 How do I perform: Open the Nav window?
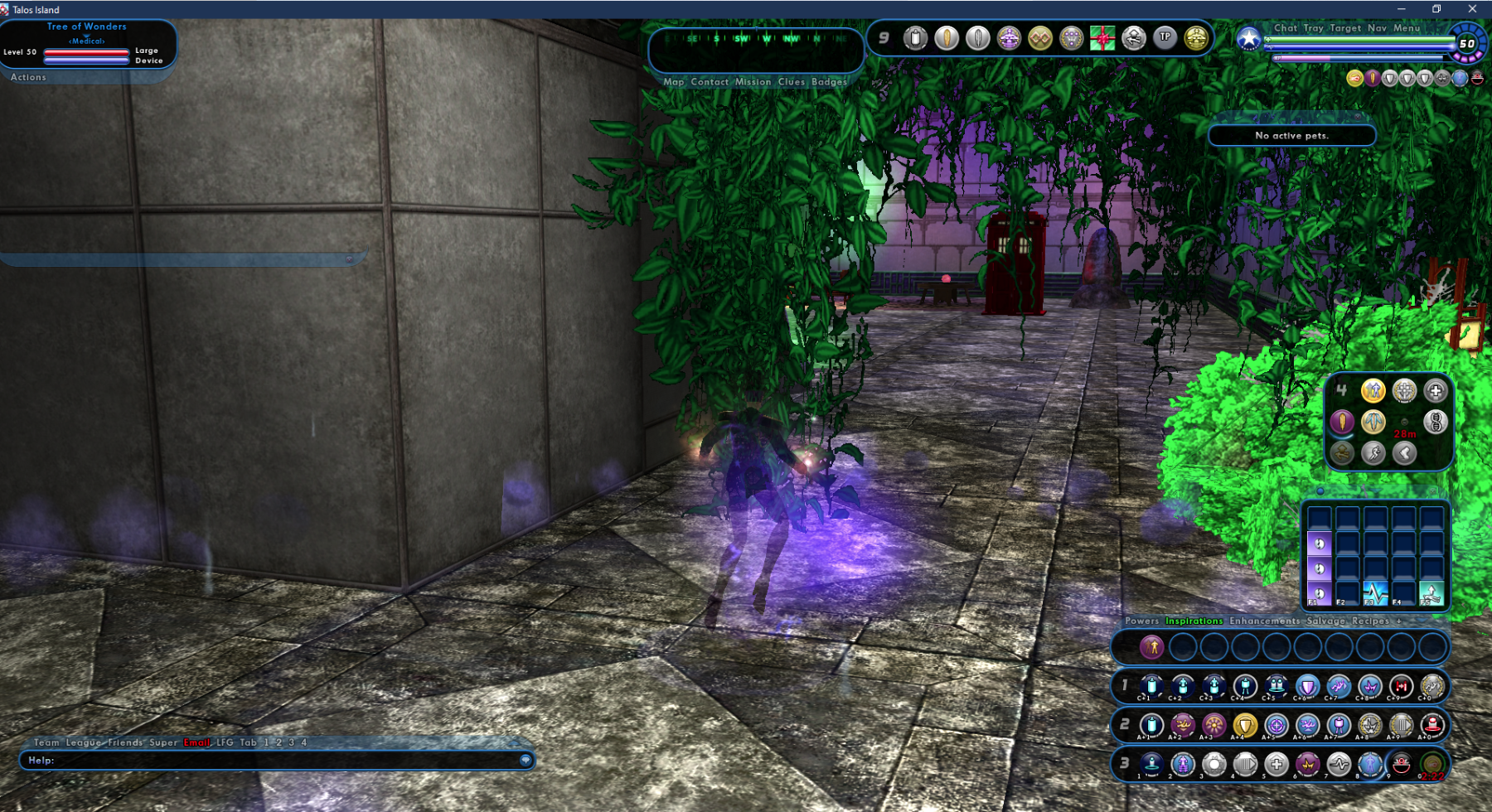[1377, 28]
